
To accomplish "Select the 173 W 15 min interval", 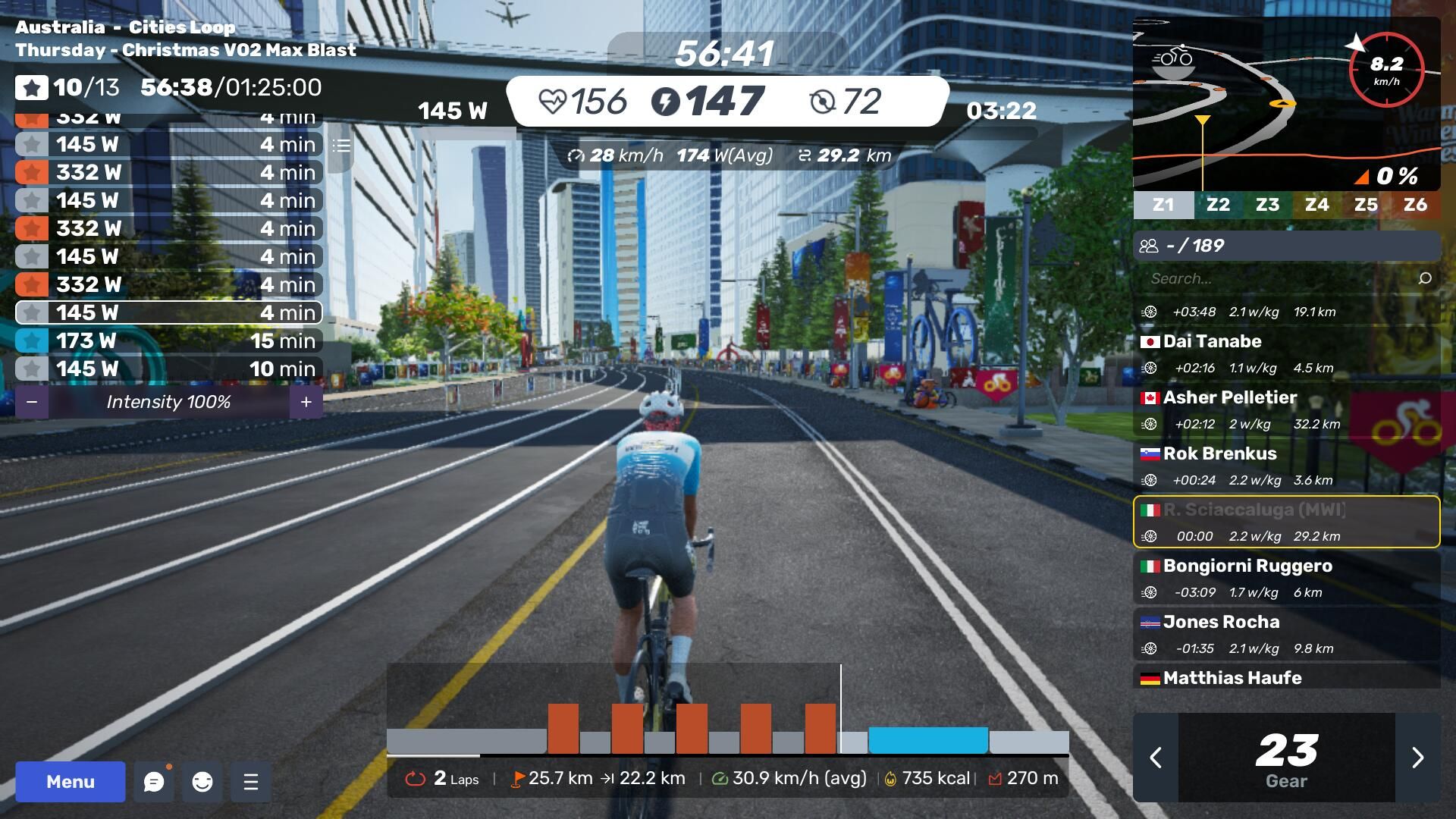I will coord(168,340).
